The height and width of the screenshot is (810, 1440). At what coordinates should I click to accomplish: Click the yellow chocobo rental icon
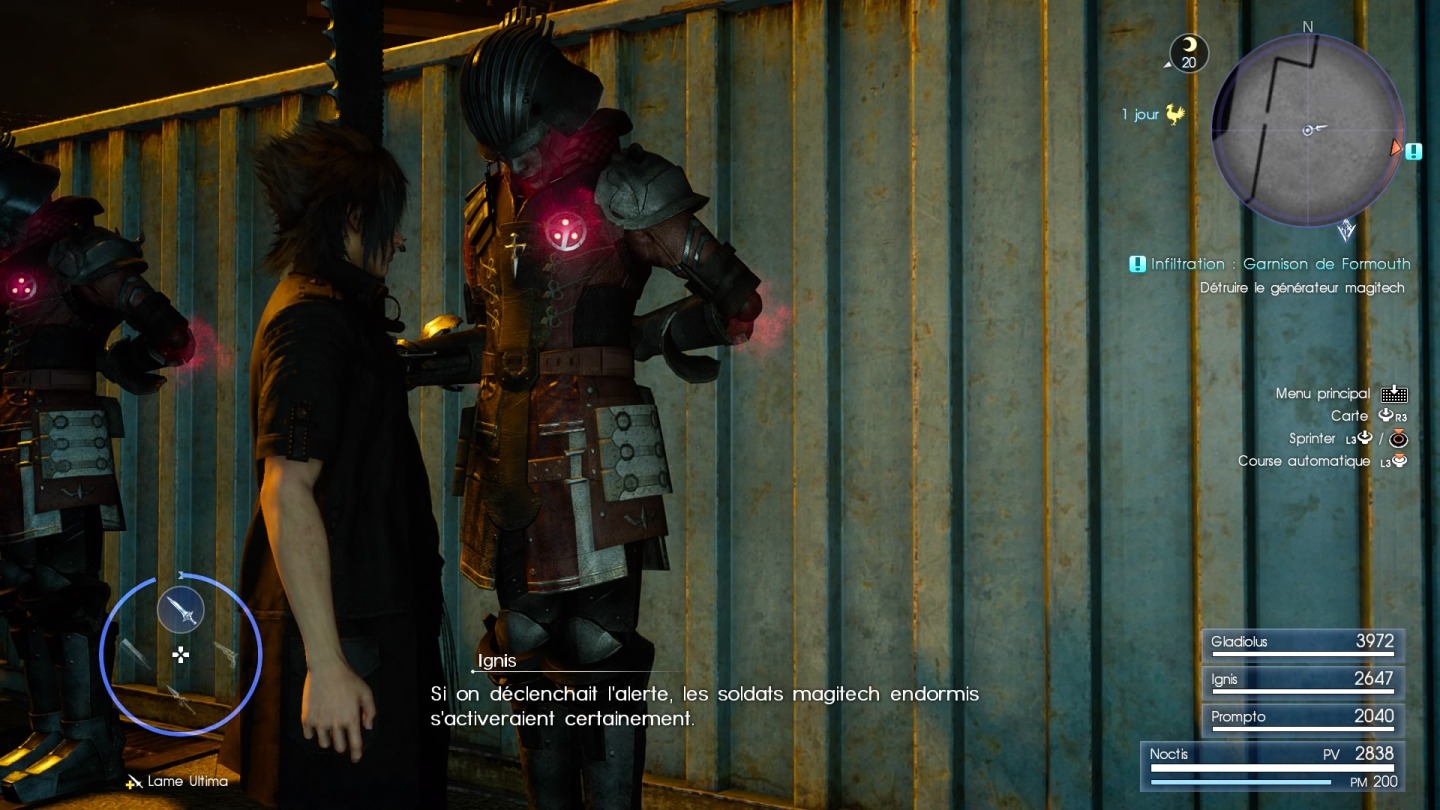(1175, 115)
